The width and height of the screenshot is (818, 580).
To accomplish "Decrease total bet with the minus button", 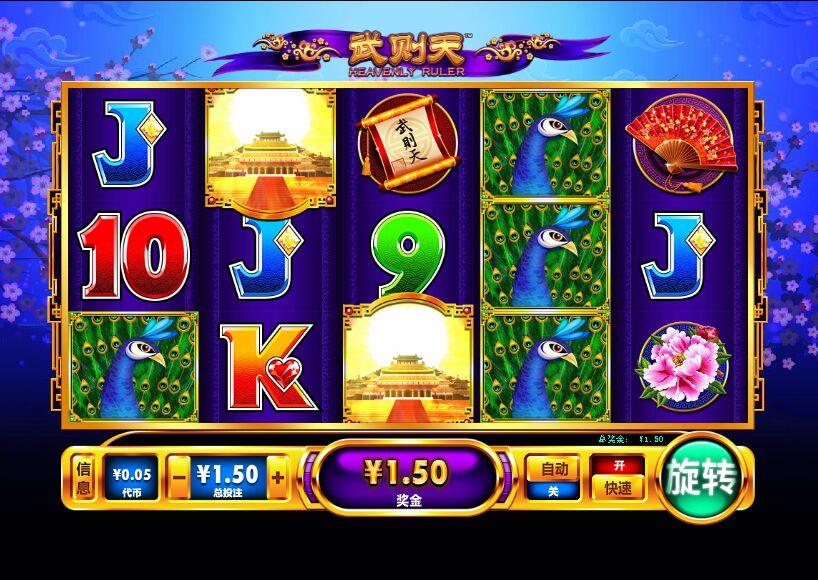I will pos(178,477).
